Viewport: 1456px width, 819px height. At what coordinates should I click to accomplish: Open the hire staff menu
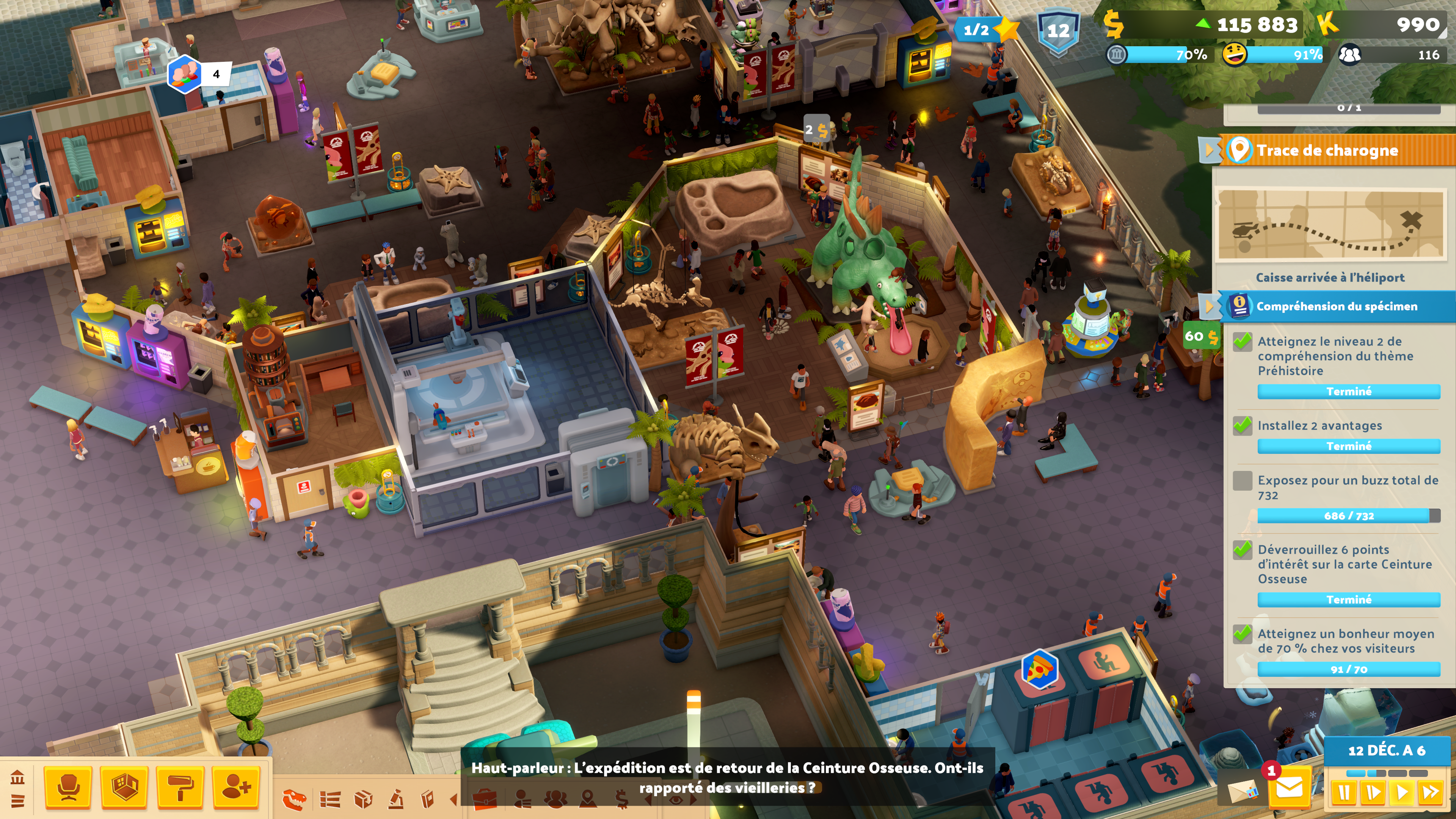236,787
